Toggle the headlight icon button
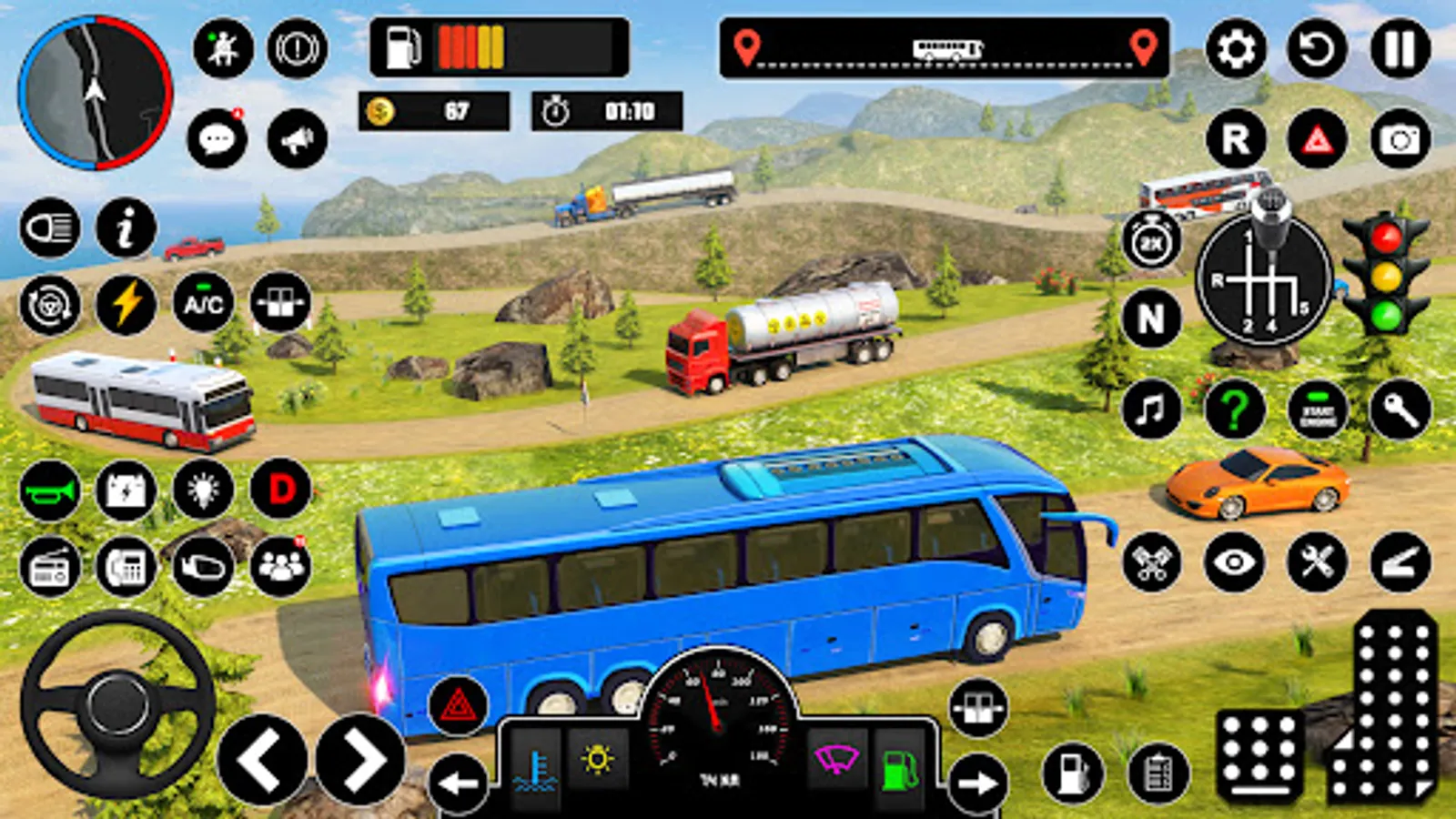Viewport: 1456px width, 819px height. 50,227
